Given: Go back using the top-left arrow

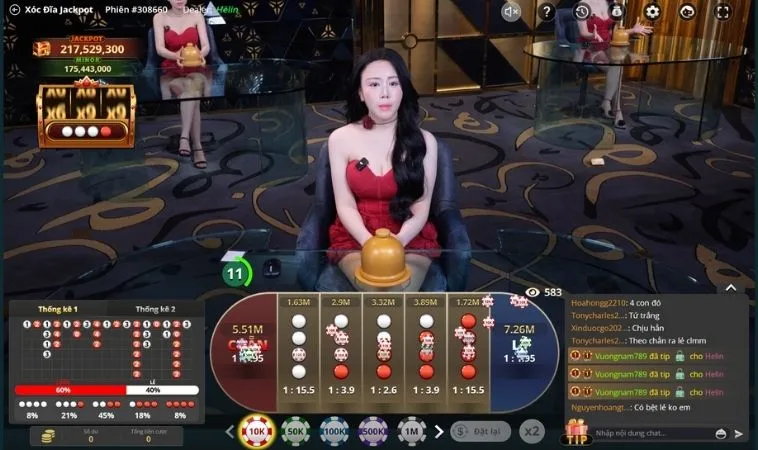Looking at the screenshot, I should click(14, 10).
